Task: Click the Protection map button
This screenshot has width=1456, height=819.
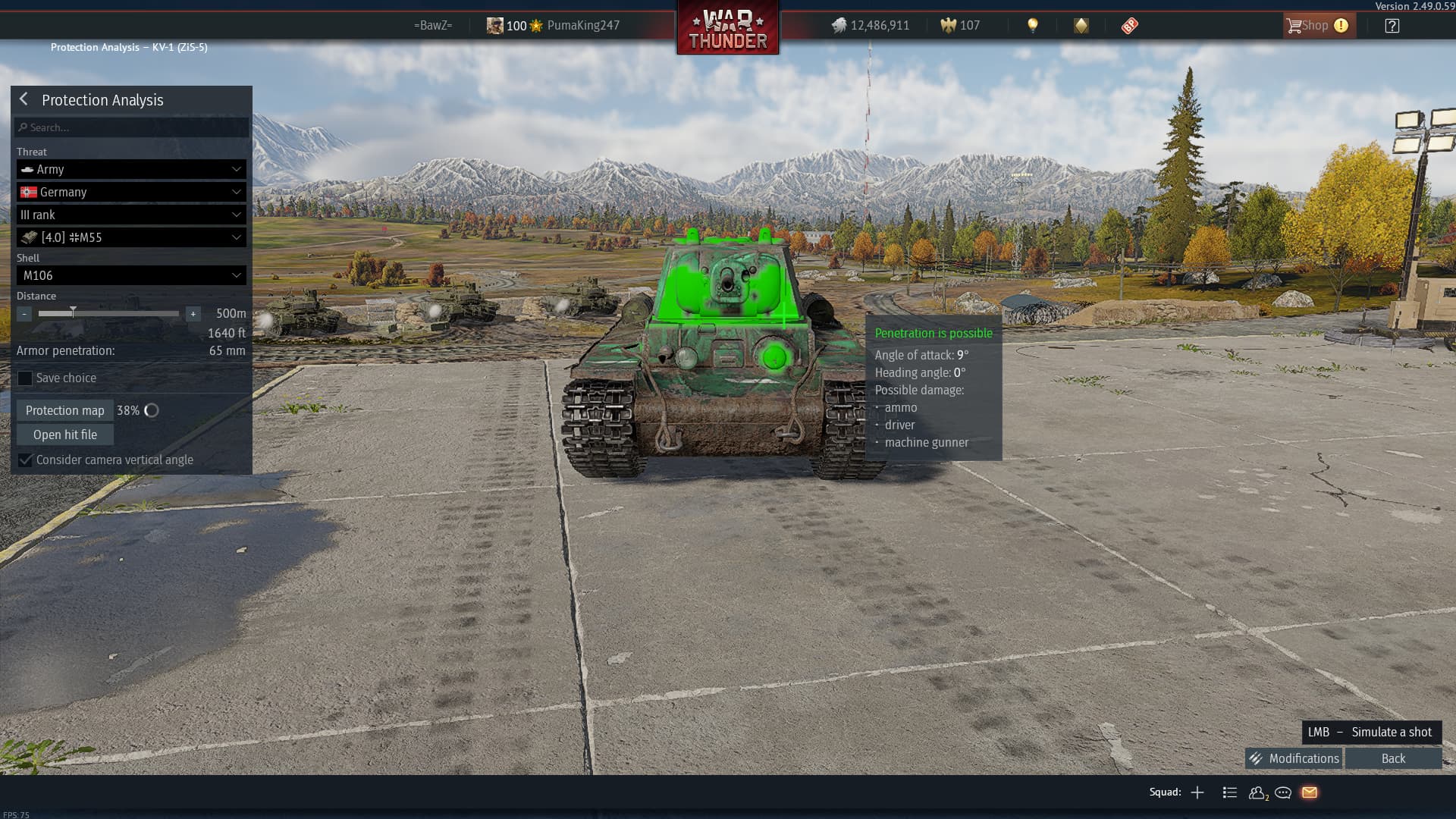Action: coord(65,410)
